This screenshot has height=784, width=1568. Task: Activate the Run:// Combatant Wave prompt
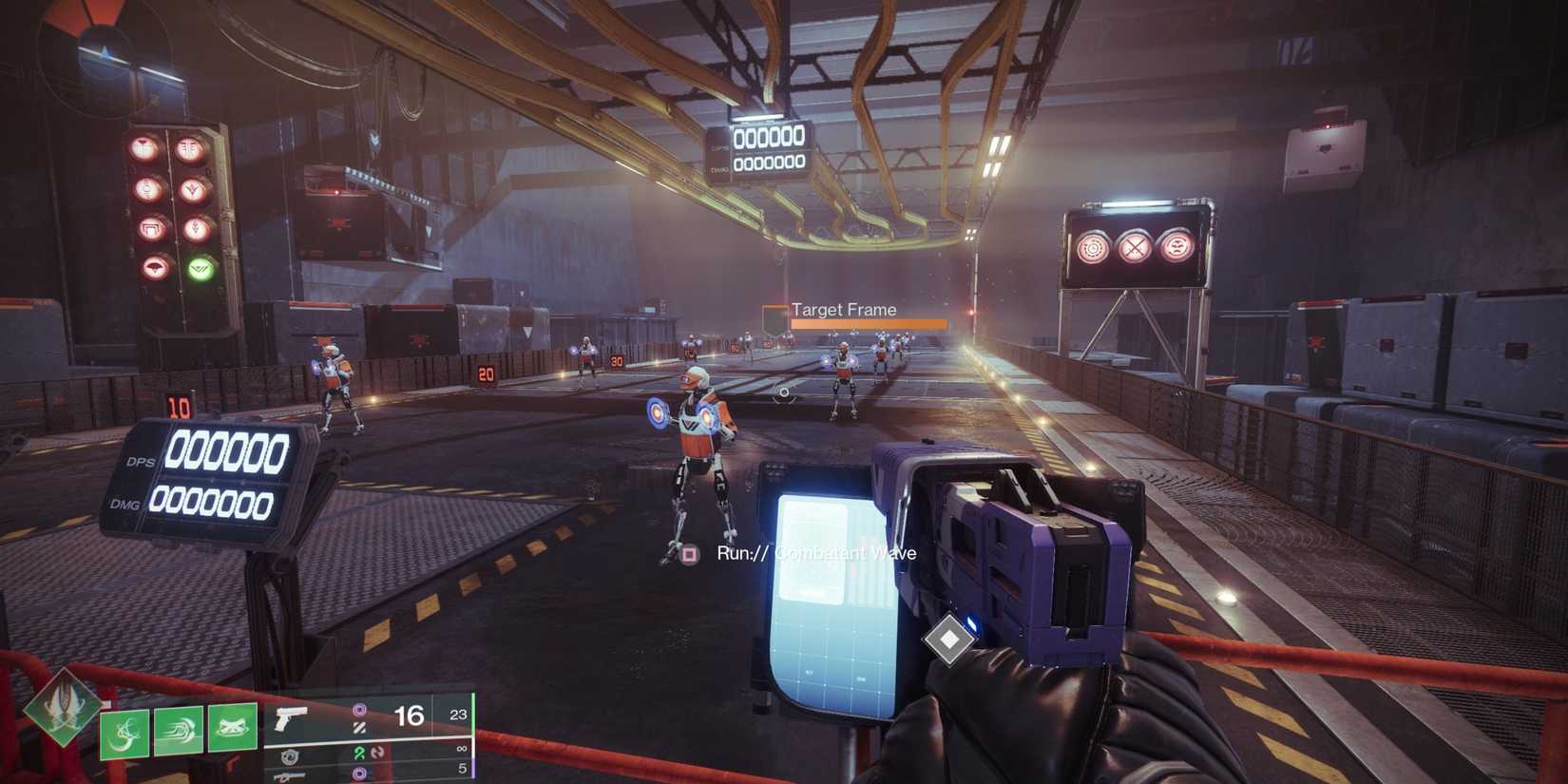[x=813, y=552]
